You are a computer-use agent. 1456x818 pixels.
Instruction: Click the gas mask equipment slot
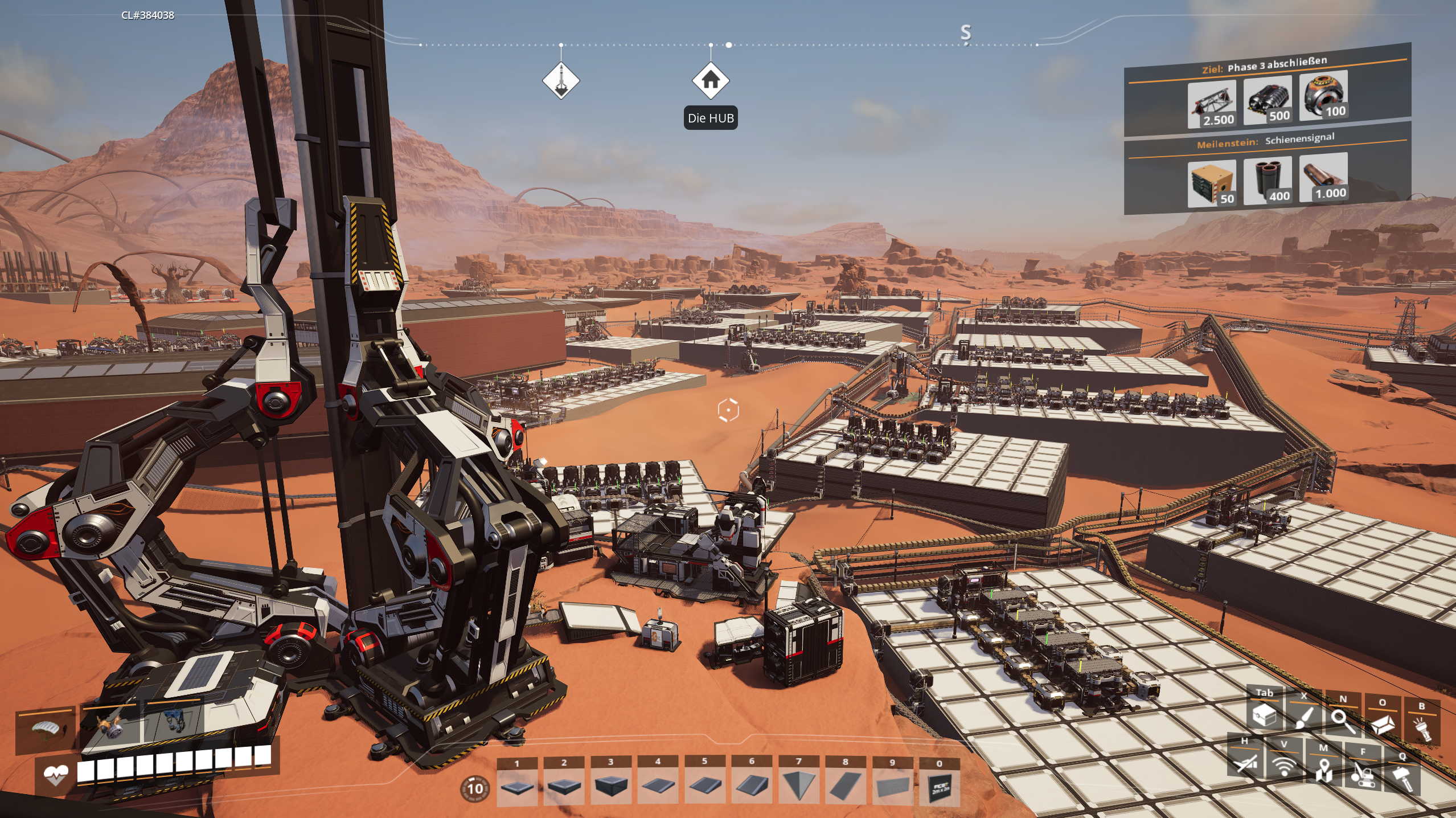[111, 726]
